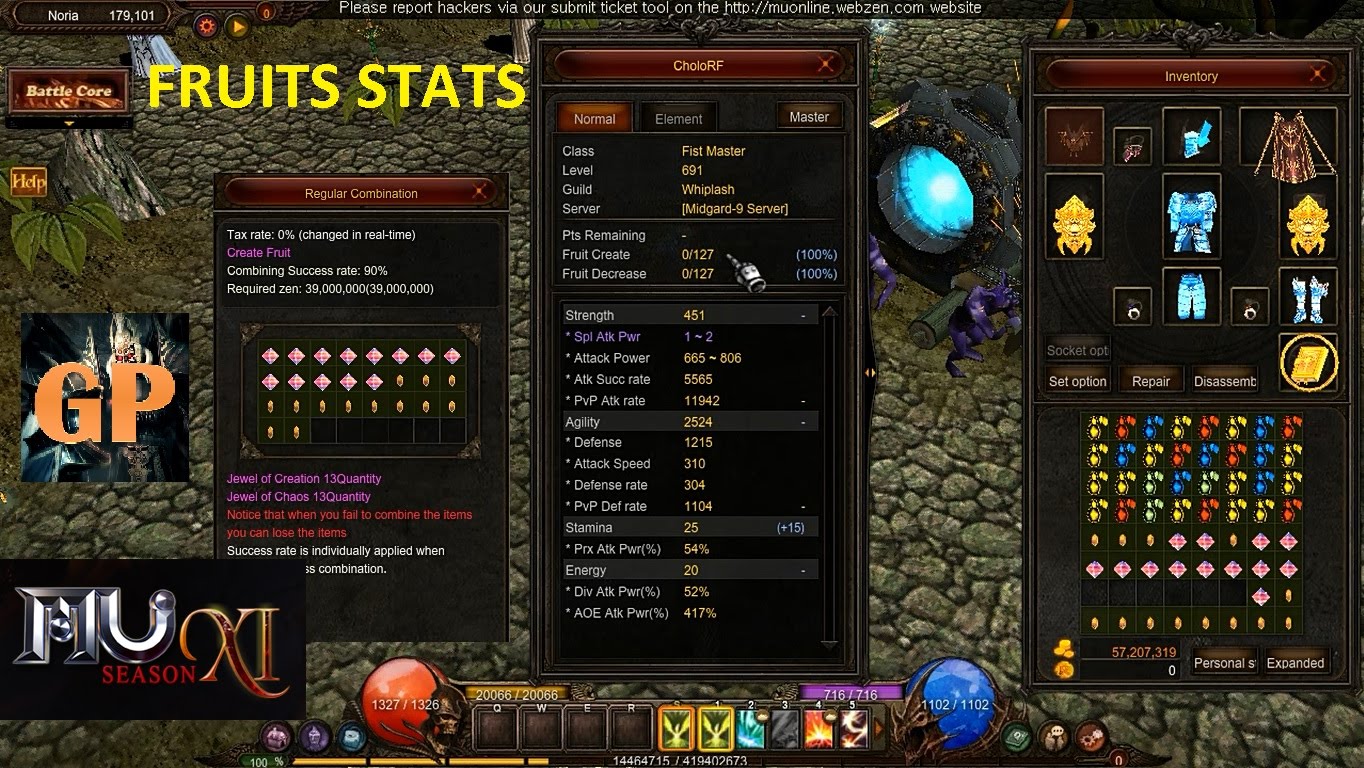Open the options gear icon bottom right
This screenshot has height=768, width=1364.
(1089, 738)
